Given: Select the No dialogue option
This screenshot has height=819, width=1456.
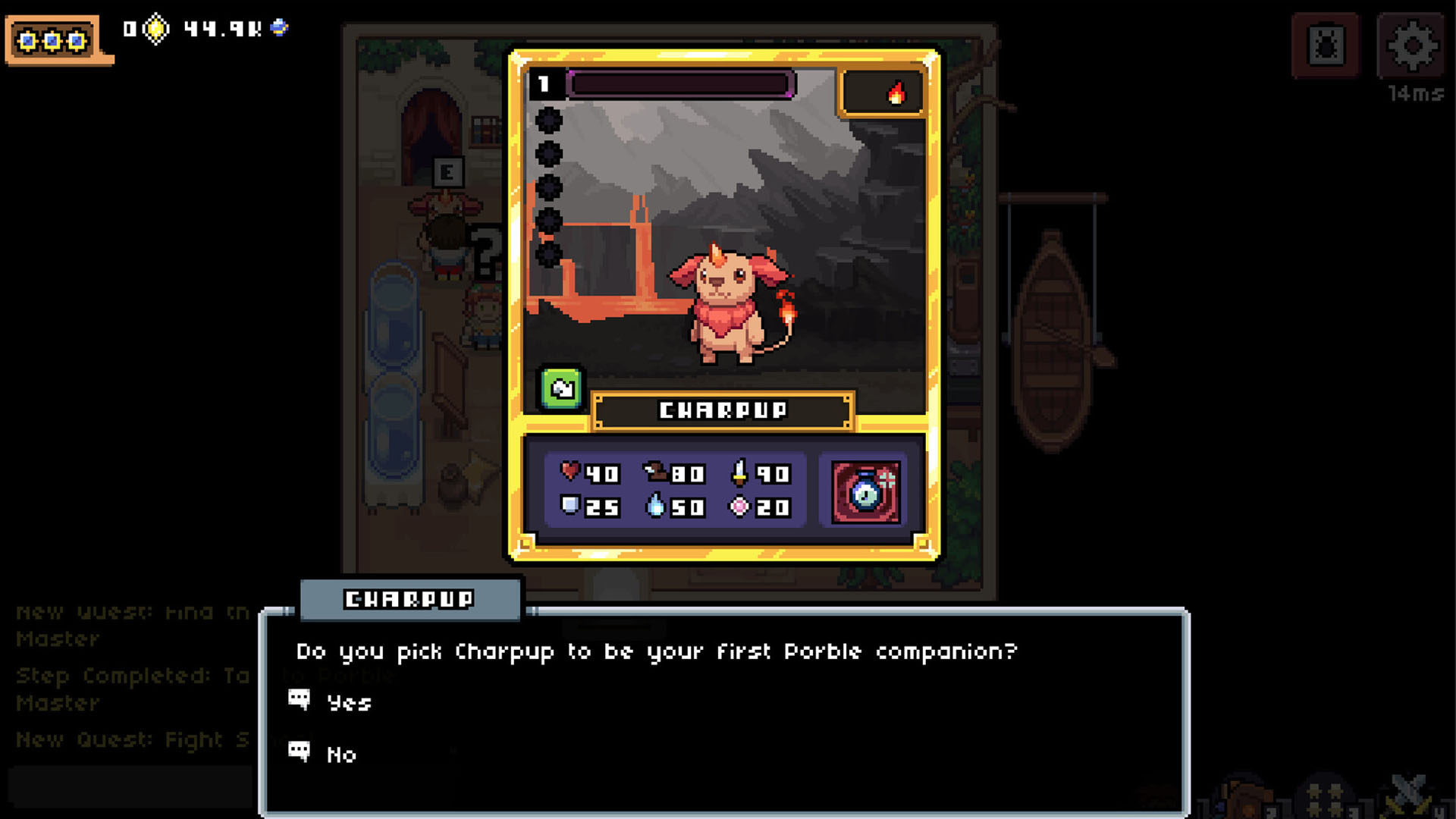Looking at the screenshot, I should pyautogui.click(x=340, y=755).
